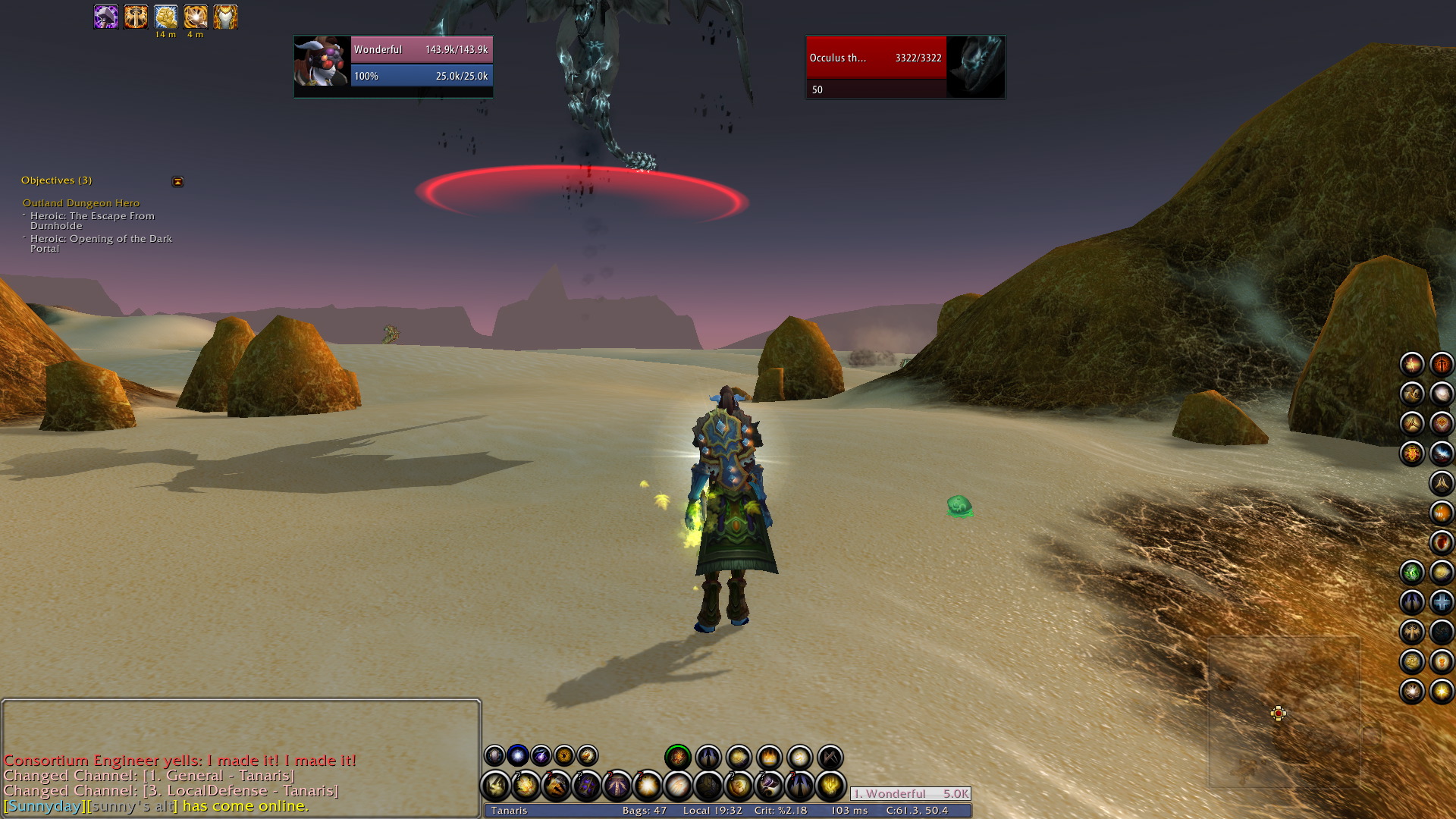Select the Wonderful player portrait frame
The width and height of the screenshot is (1456, 819).
point(322,64)
